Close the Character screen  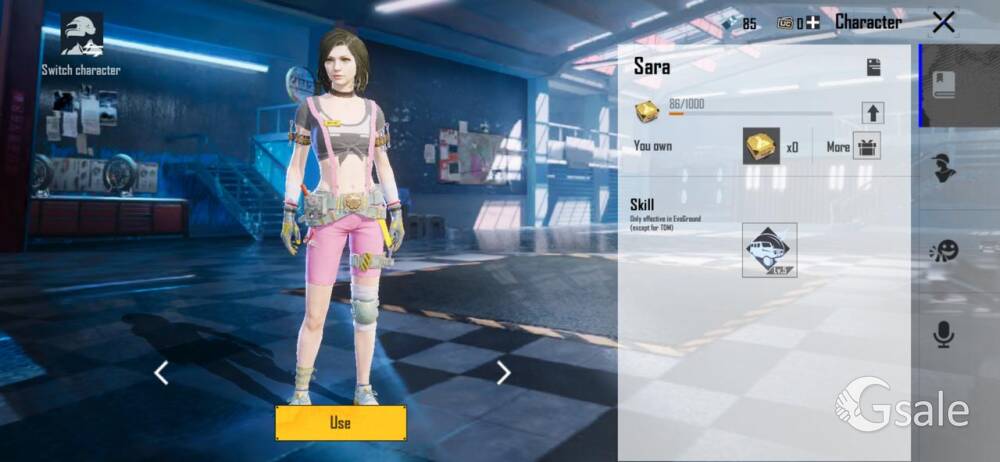click(942, 22)
